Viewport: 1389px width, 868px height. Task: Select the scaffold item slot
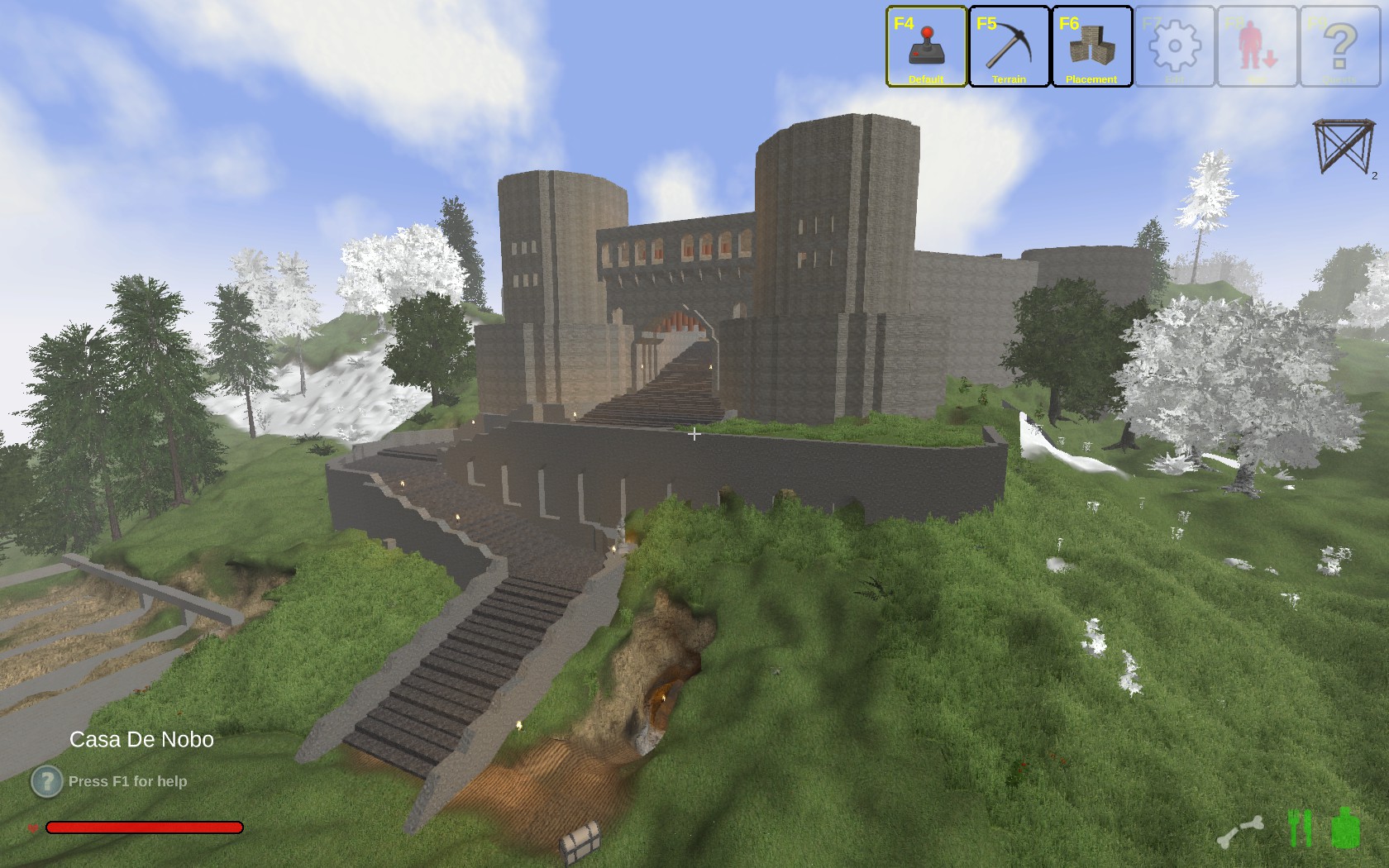point(1343,147)
